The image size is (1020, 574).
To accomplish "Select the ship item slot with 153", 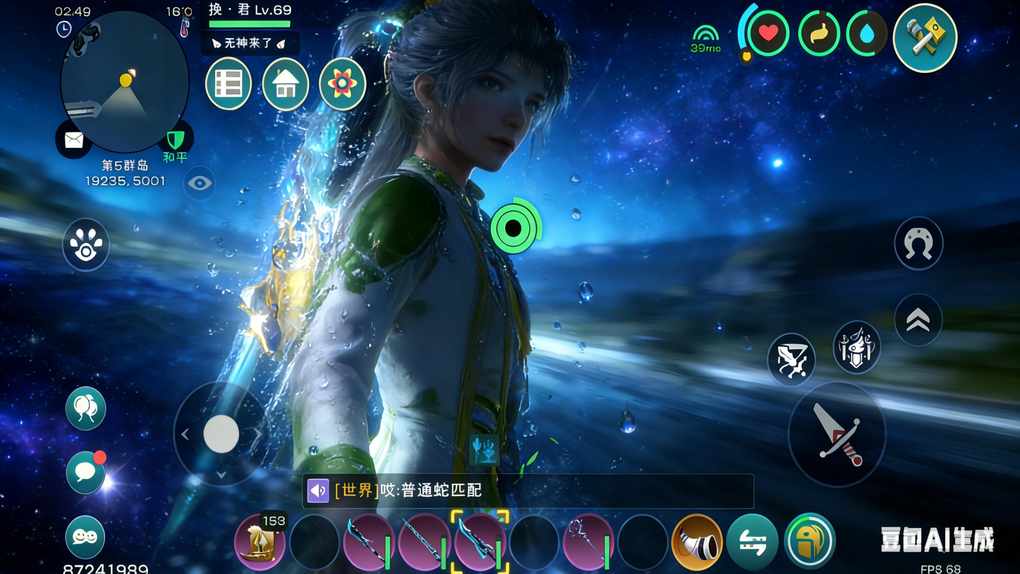I will click(260, 542).
